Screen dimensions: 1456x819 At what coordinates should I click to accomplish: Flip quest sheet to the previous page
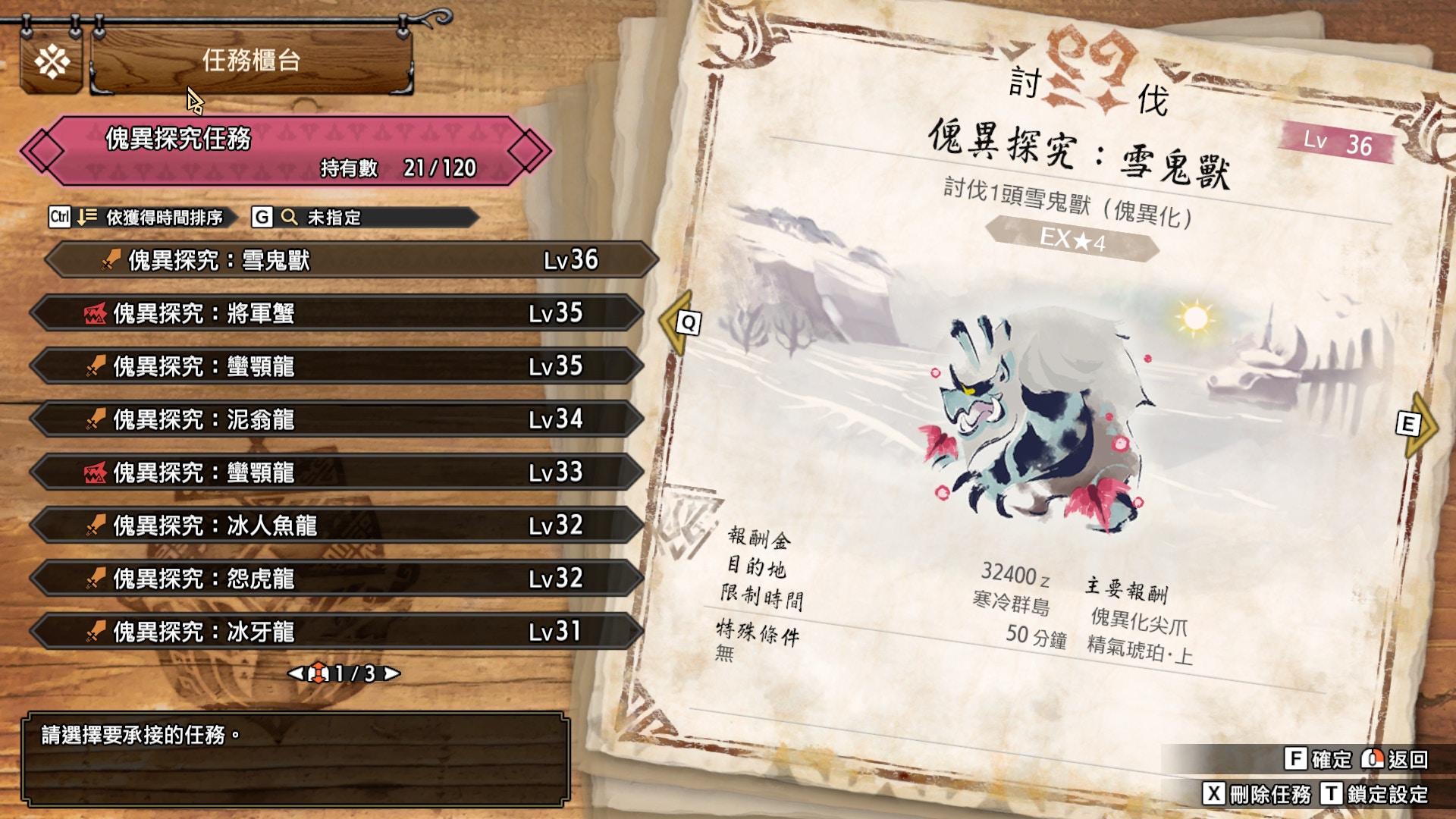679,323
